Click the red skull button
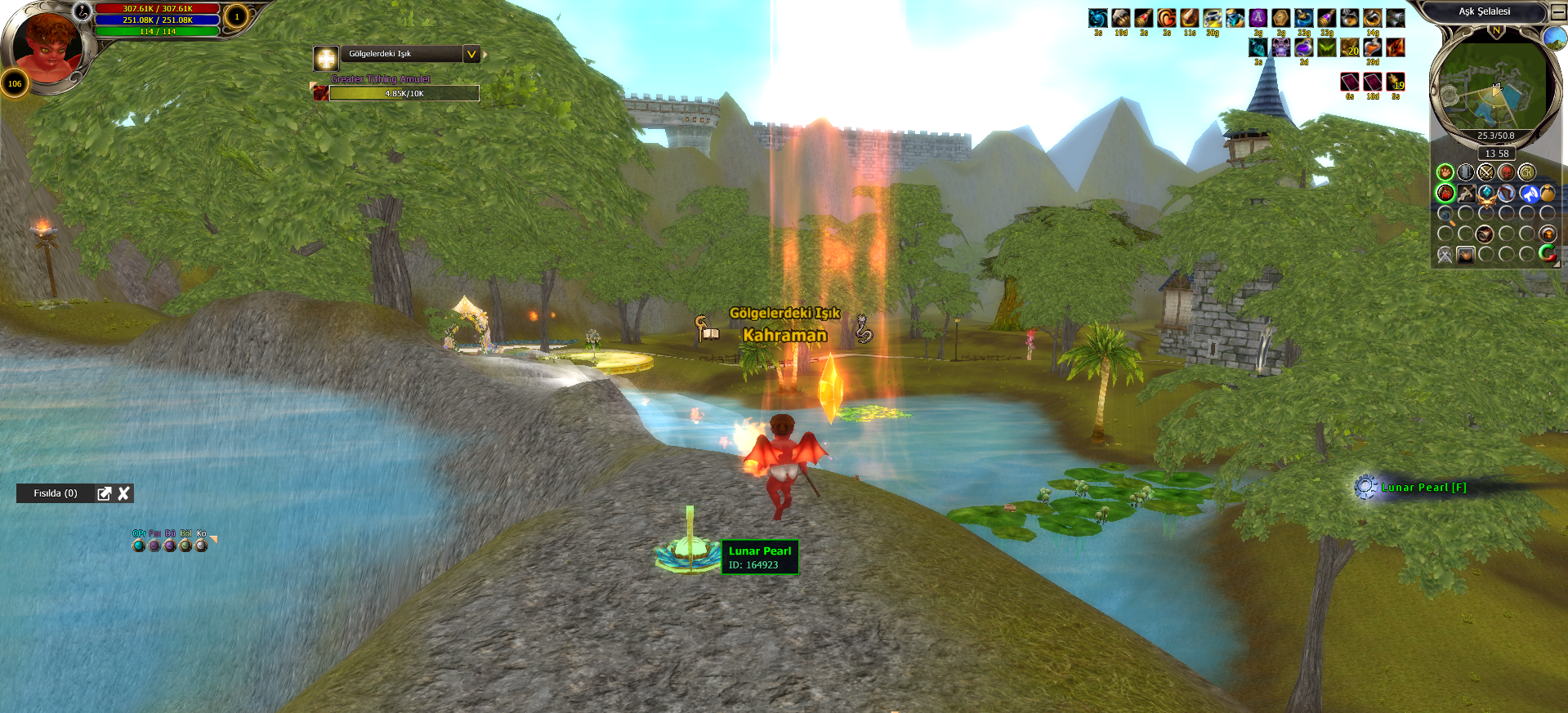 (1506, 172)
